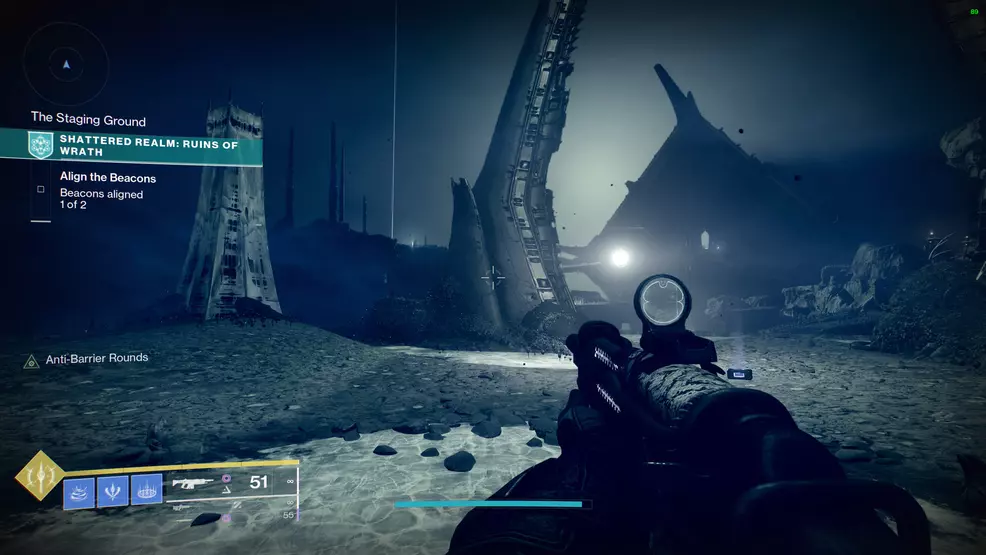Viewport: 986px width, 555px height.
Task: Click the circular radar minimap
Action: [66, 64]
